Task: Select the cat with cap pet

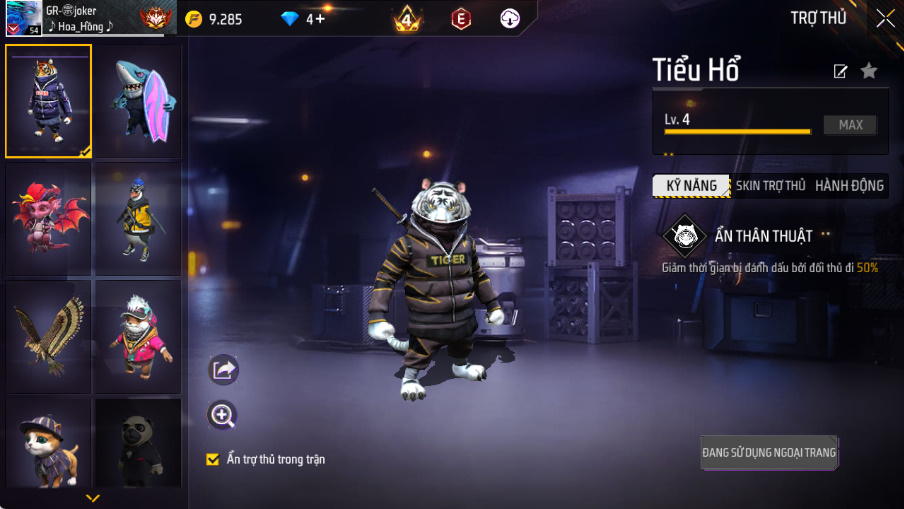Action: (48, 443)
